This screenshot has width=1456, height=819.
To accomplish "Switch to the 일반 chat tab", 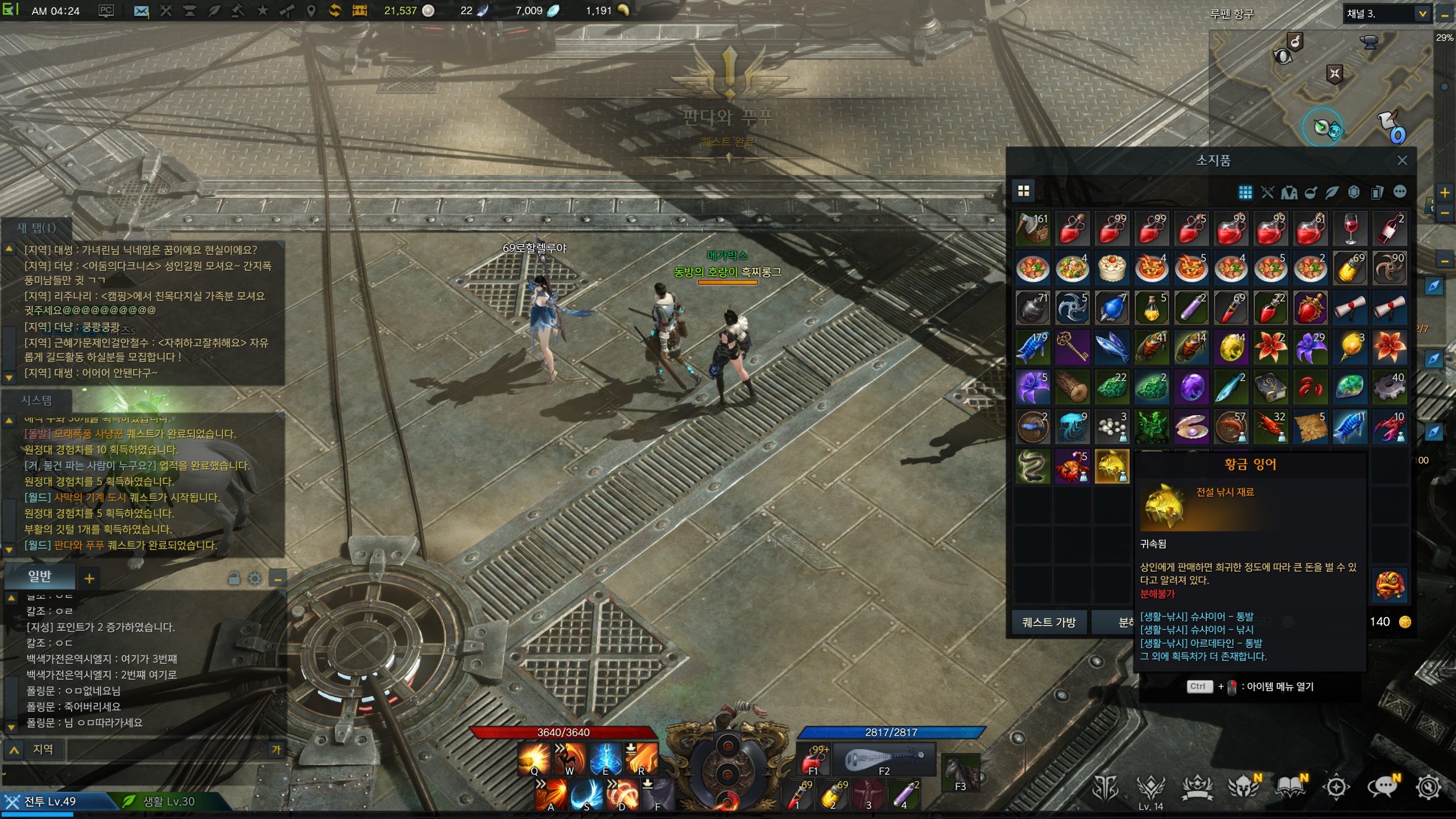I will (x=40, y=577).
